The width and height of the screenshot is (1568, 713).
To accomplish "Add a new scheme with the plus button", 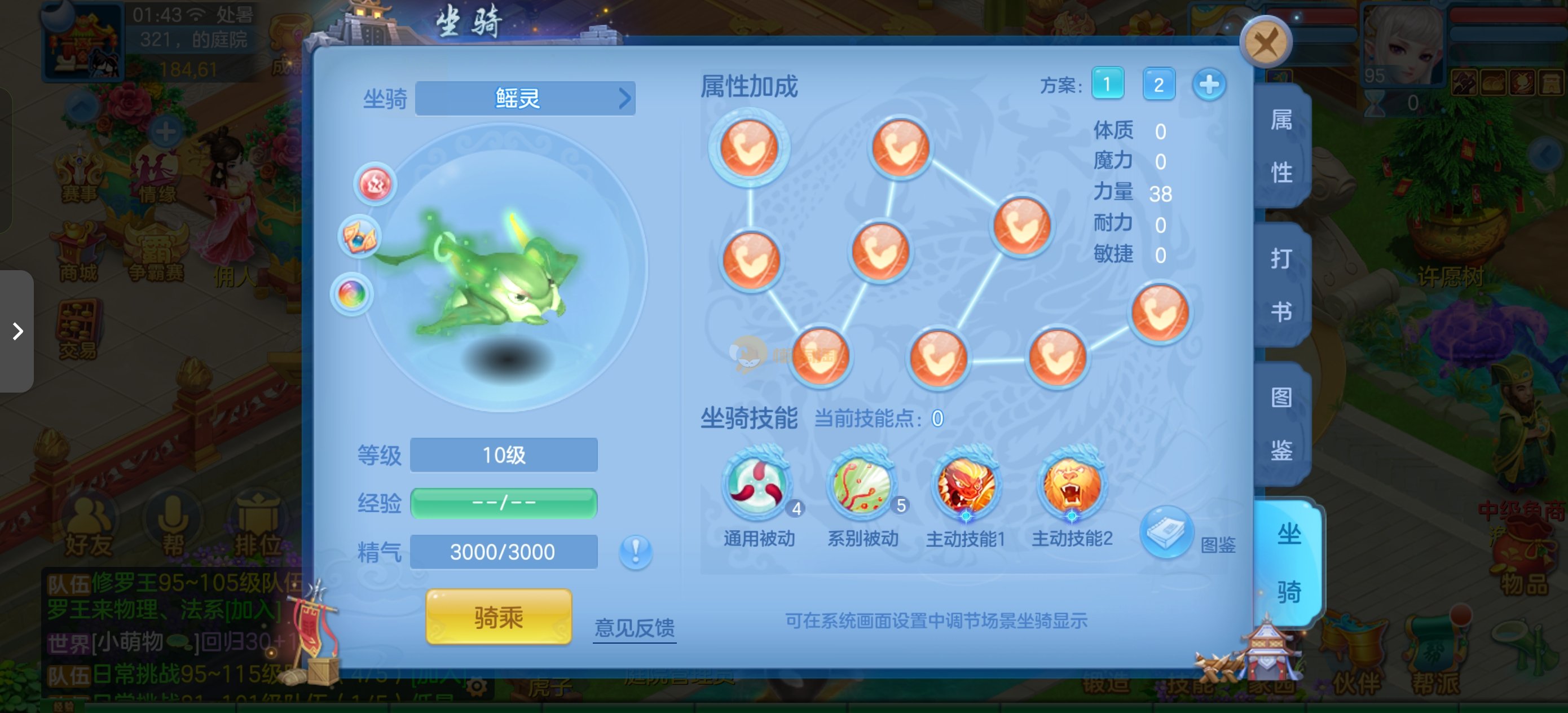I will [1209, 84].
